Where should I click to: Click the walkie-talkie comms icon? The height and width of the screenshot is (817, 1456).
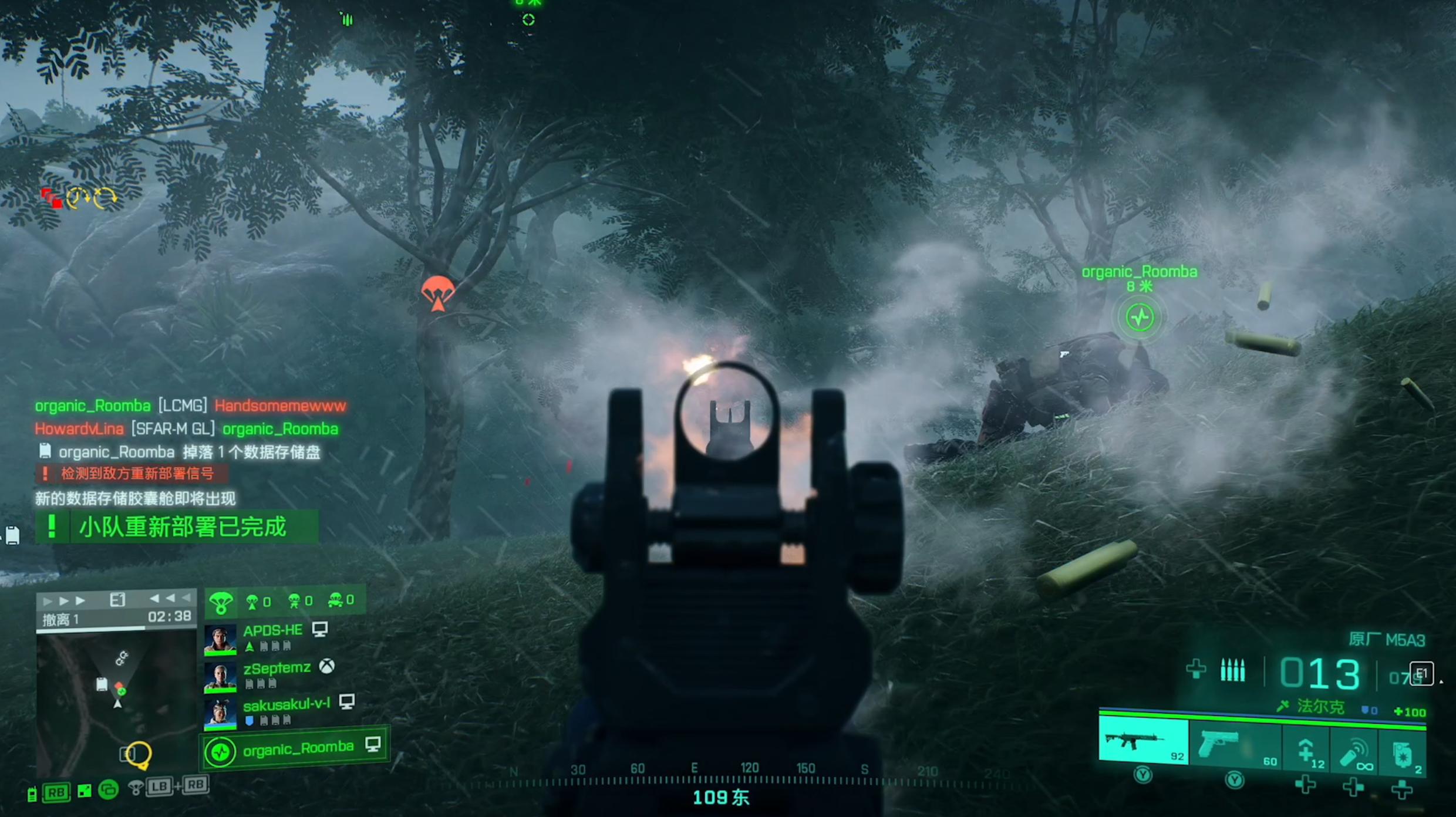(x=32, y=794)
